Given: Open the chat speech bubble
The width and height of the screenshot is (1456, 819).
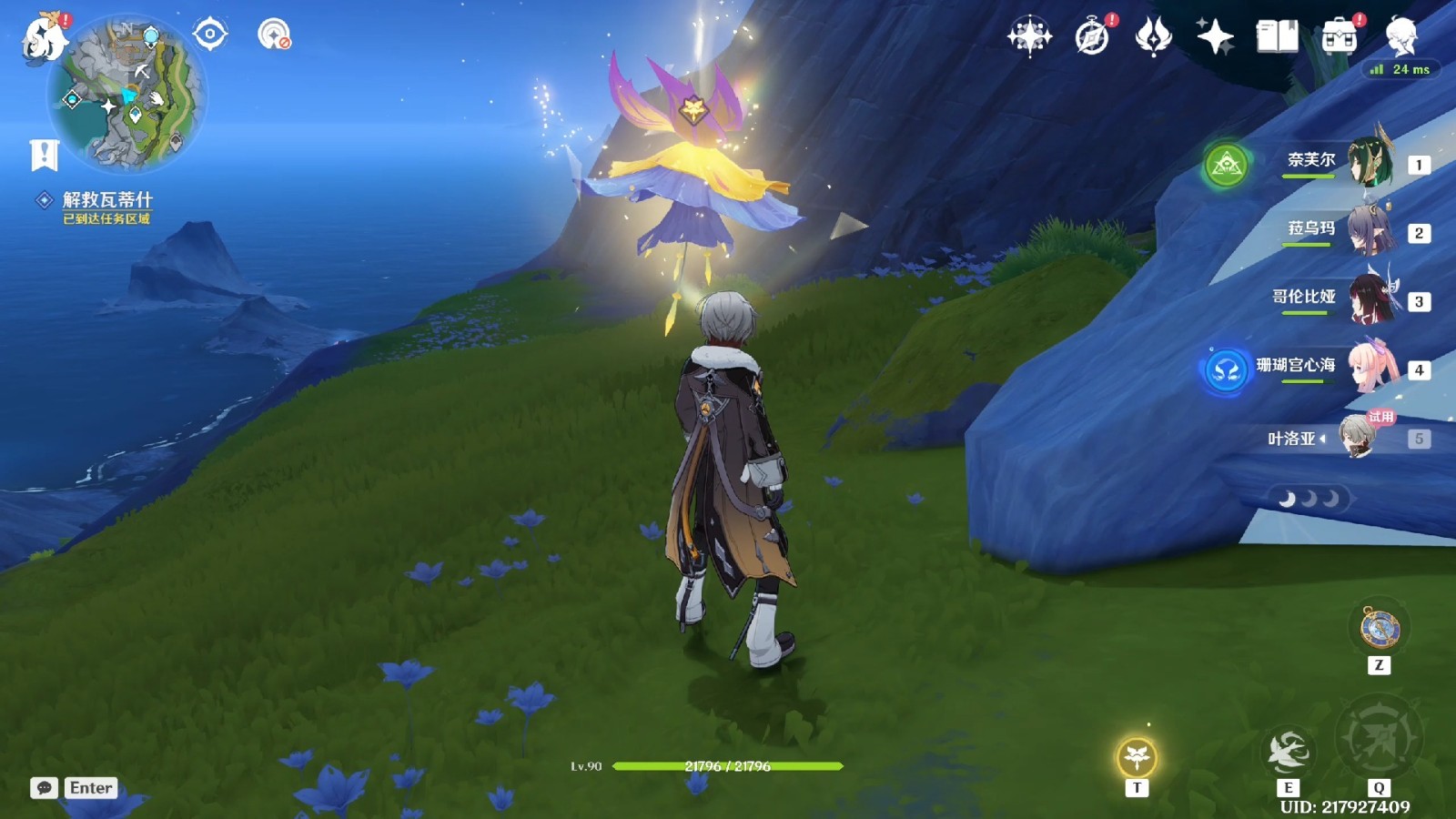Looking at the screenshot, I should click(44, 788).
